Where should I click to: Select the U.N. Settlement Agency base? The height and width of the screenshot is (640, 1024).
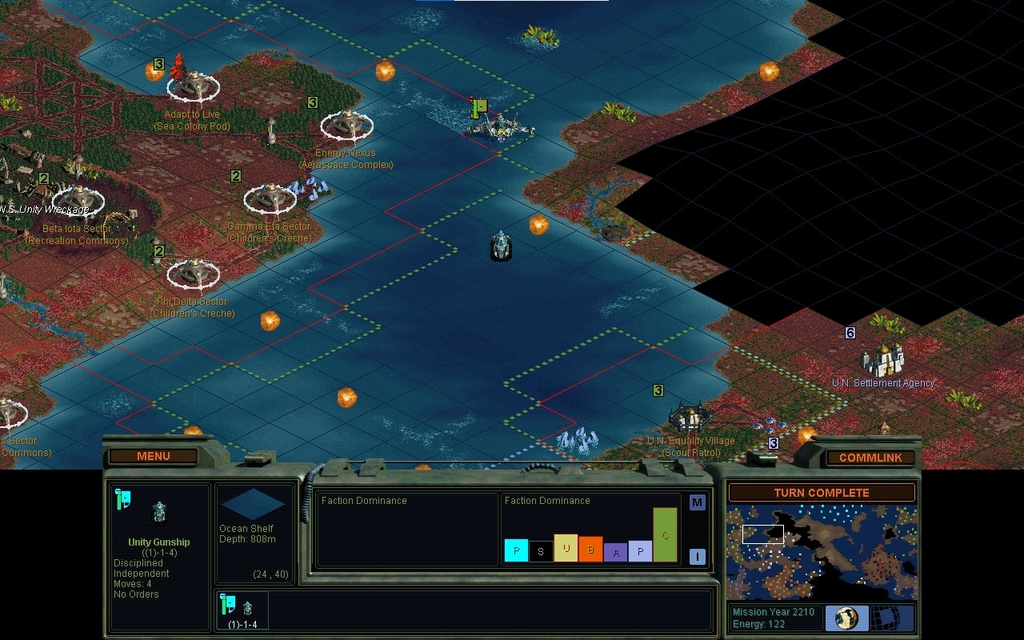(884, 359)
